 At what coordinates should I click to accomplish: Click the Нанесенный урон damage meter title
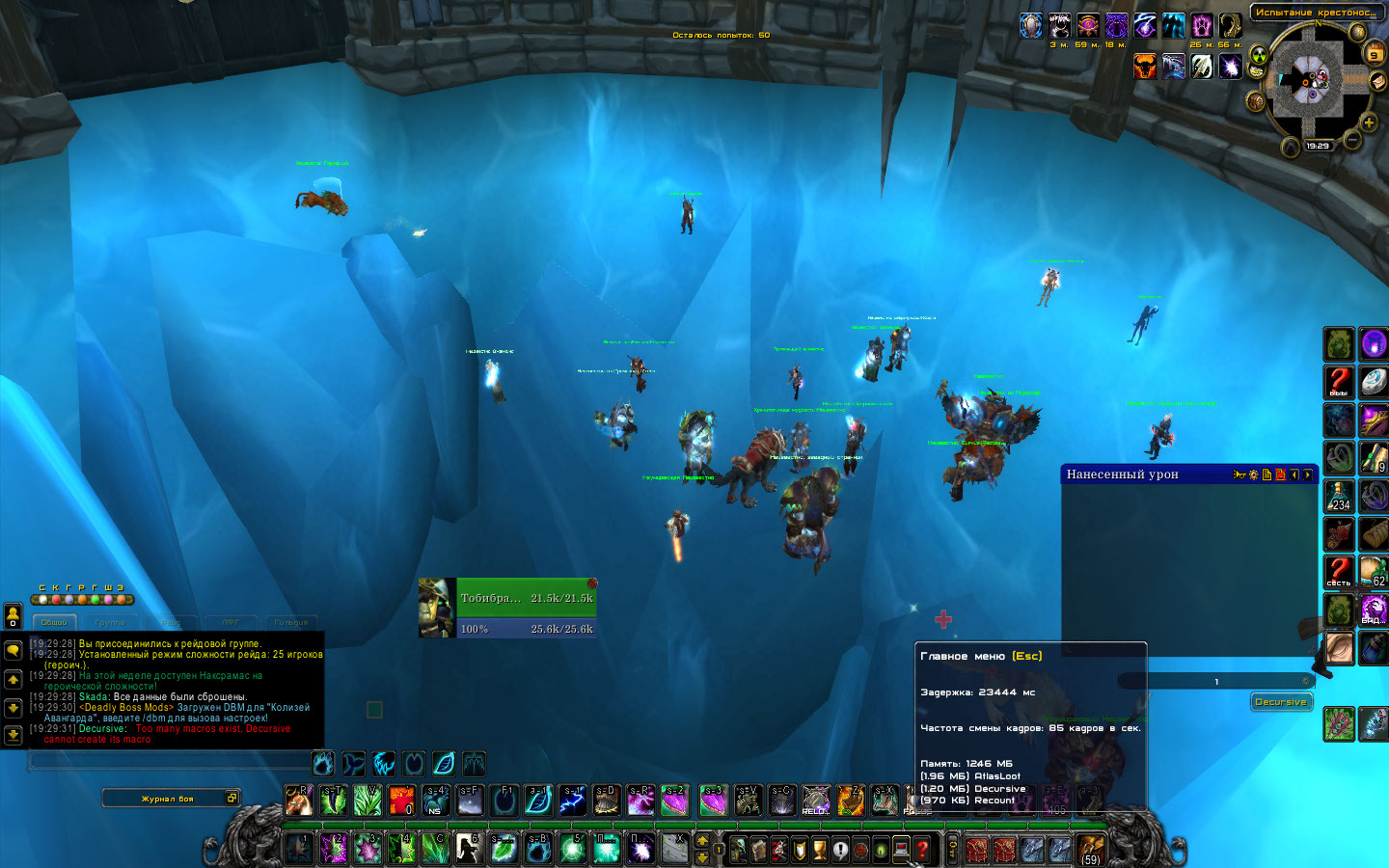(1123, 475)
